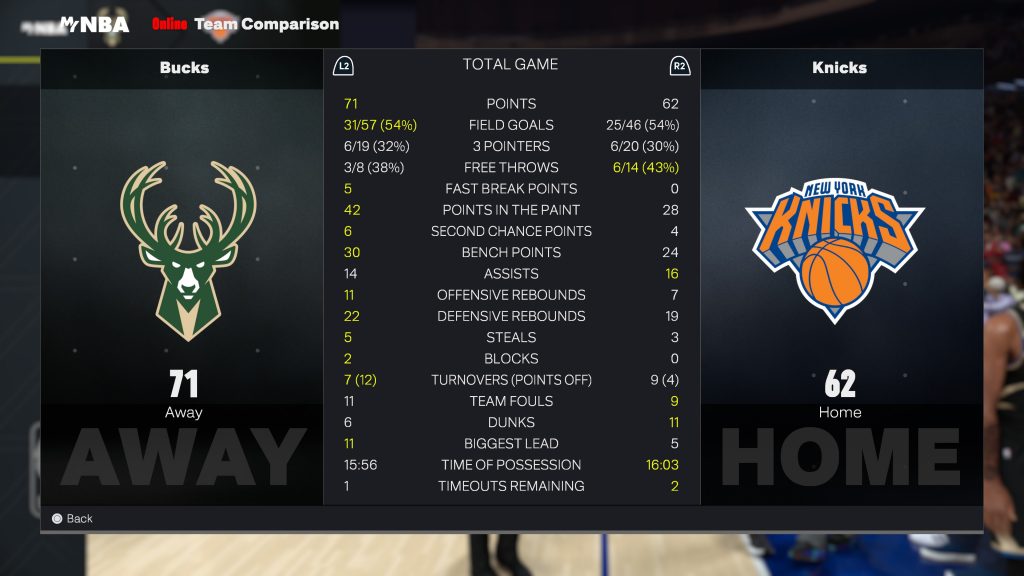Select the TOTAL GAME period header

coord(510,65)
